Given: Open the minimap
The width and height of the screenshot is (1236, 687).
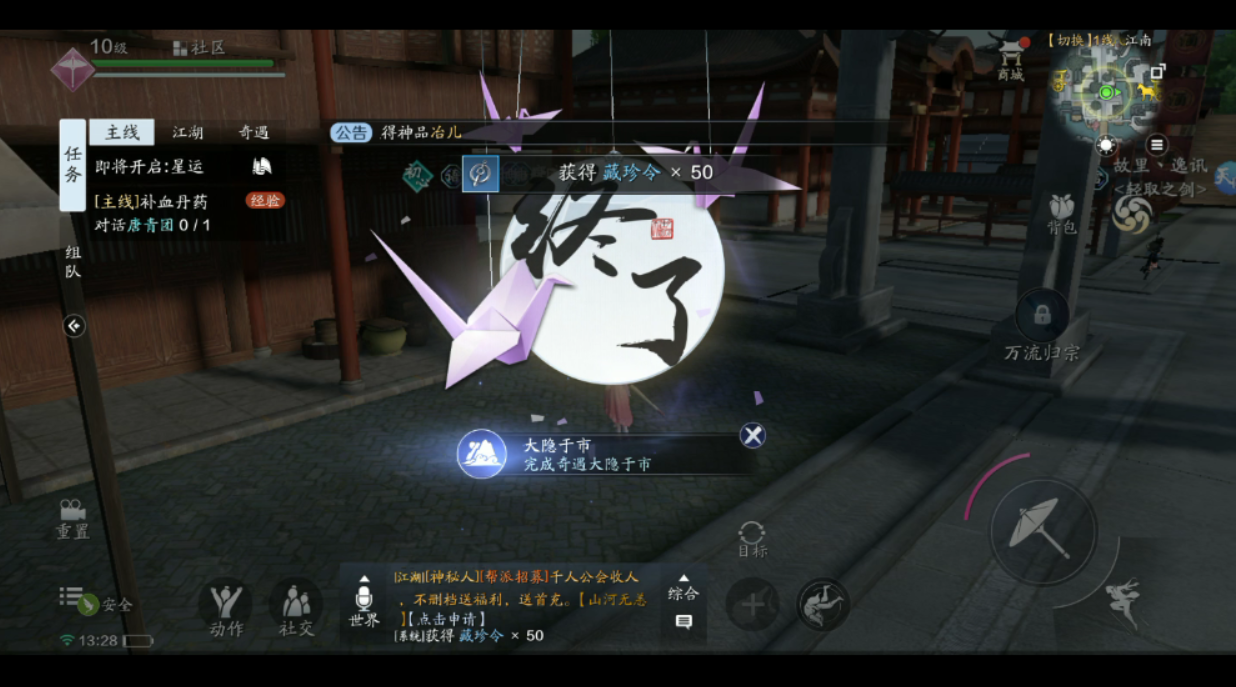Looking at the screenshot, I should point(1106,93).
